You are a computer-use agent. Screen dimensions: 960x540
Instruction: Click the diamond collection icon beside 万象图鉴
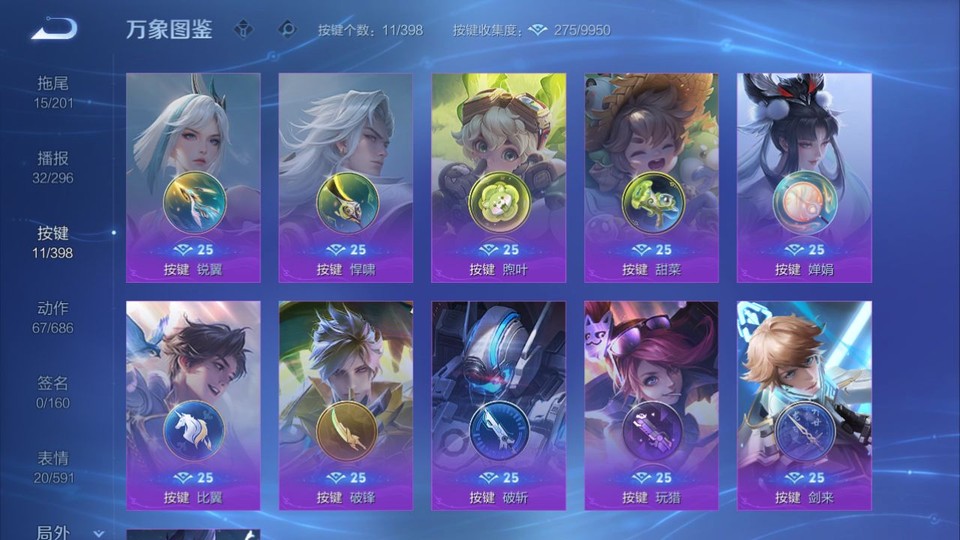point(243,29)
